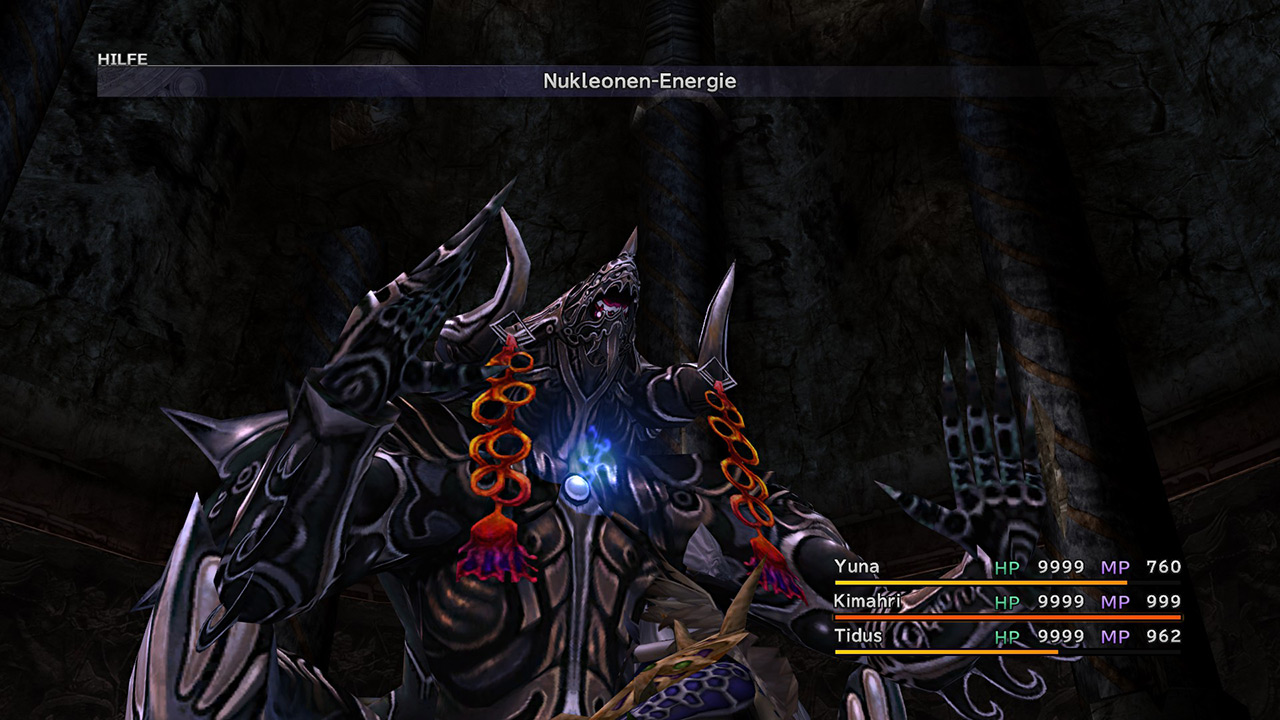This screenshot has width=1280, height=720.
Task: Pick Tidus from the party list
Action: point(858,636)
